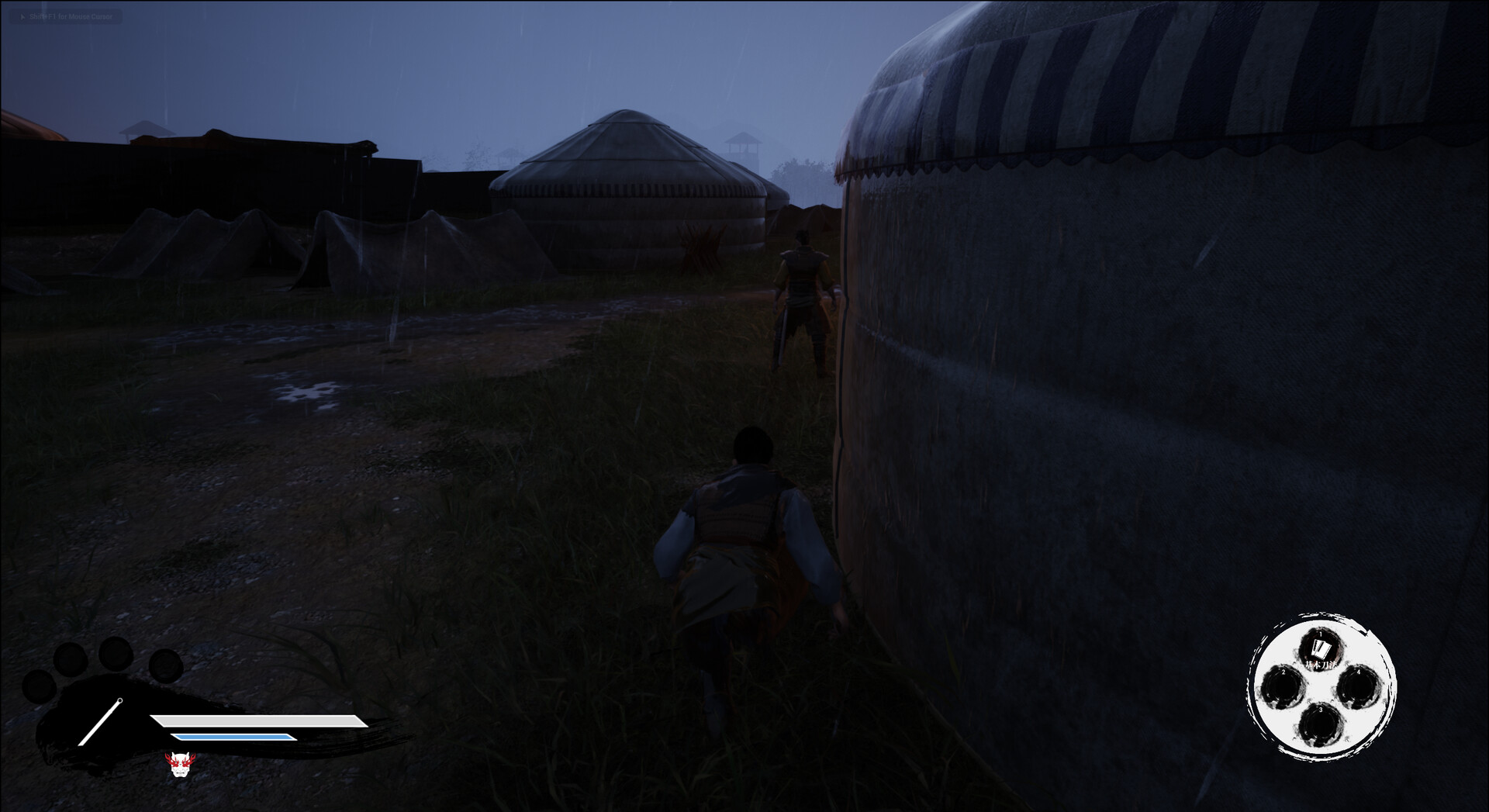Viewport: 1489px width, 812px height.
Task: Click the topmost dark circular item slot
Action: click(116, 654)
